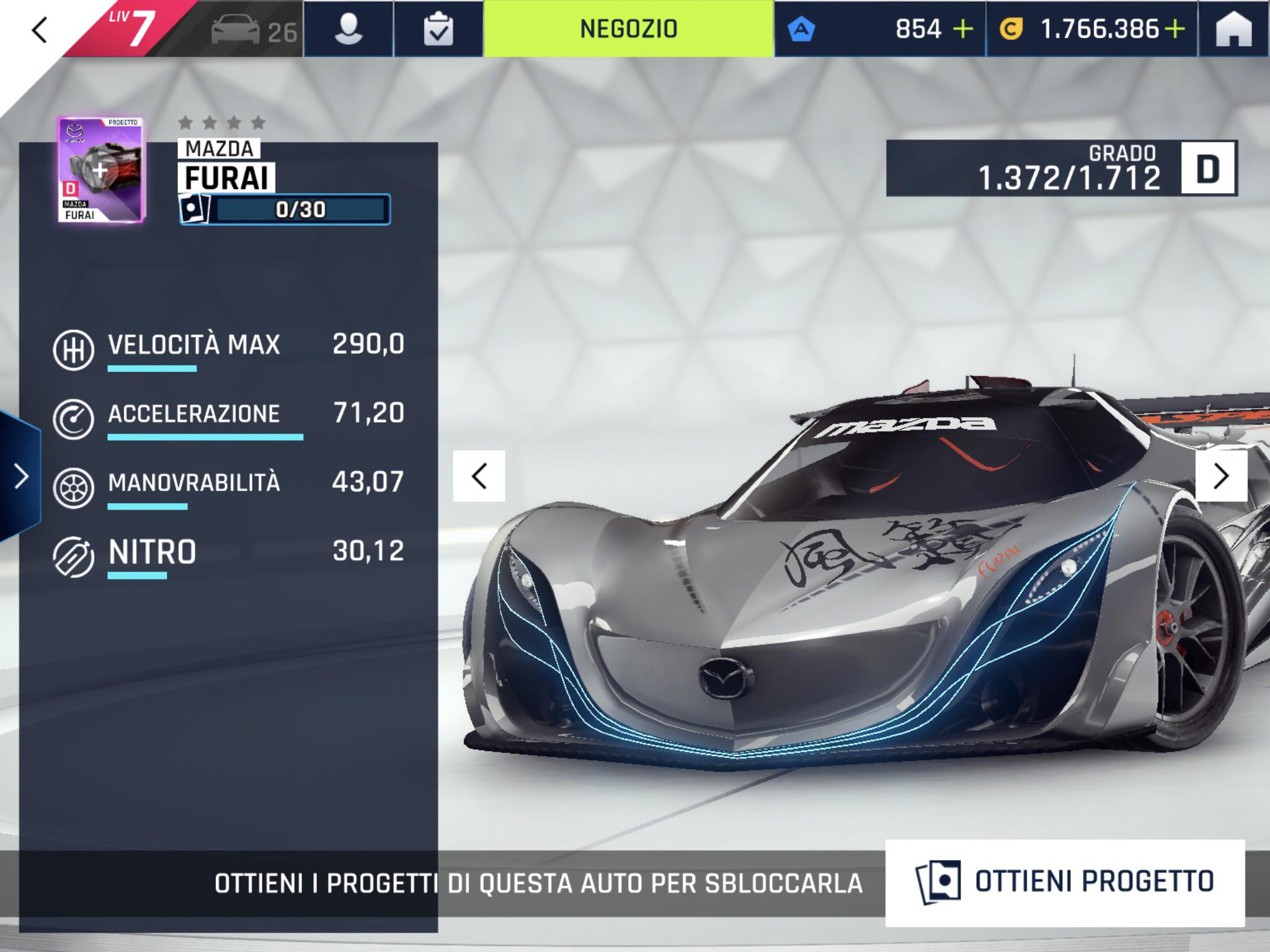Select the Grado D class badge

pos(1207,169)
